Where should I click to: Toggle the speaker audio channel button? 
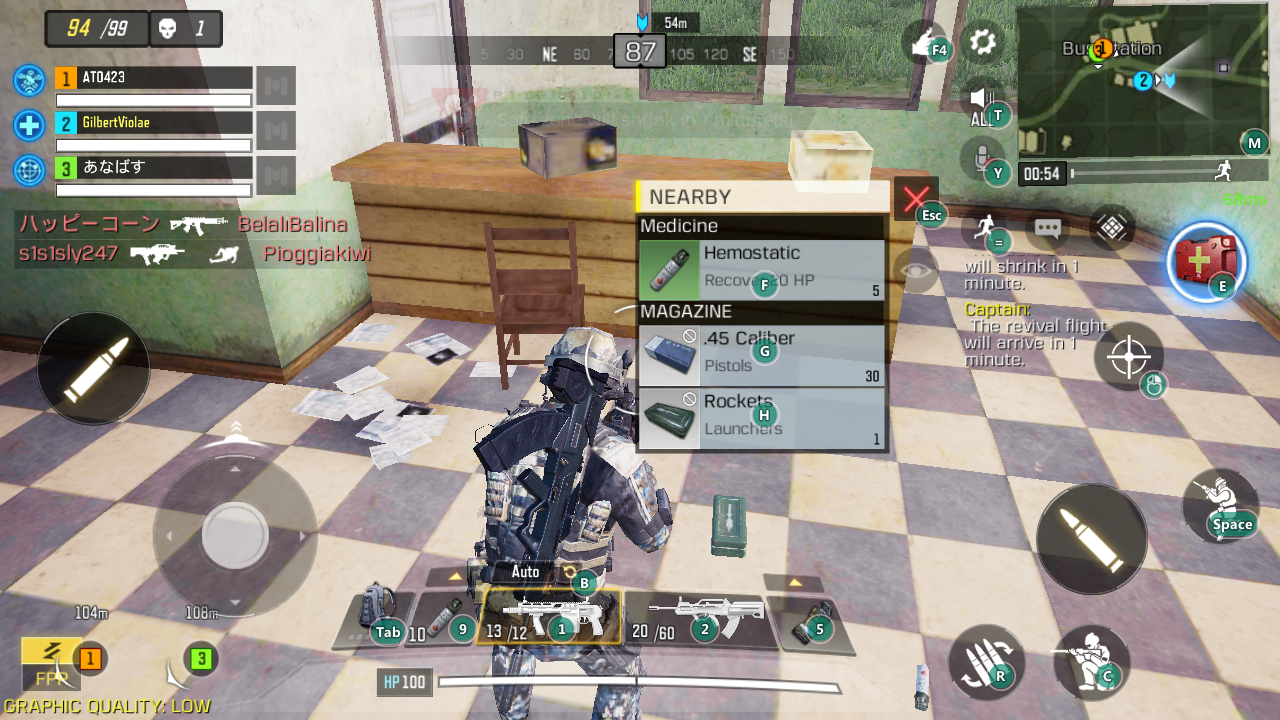[x=981, y=100]
